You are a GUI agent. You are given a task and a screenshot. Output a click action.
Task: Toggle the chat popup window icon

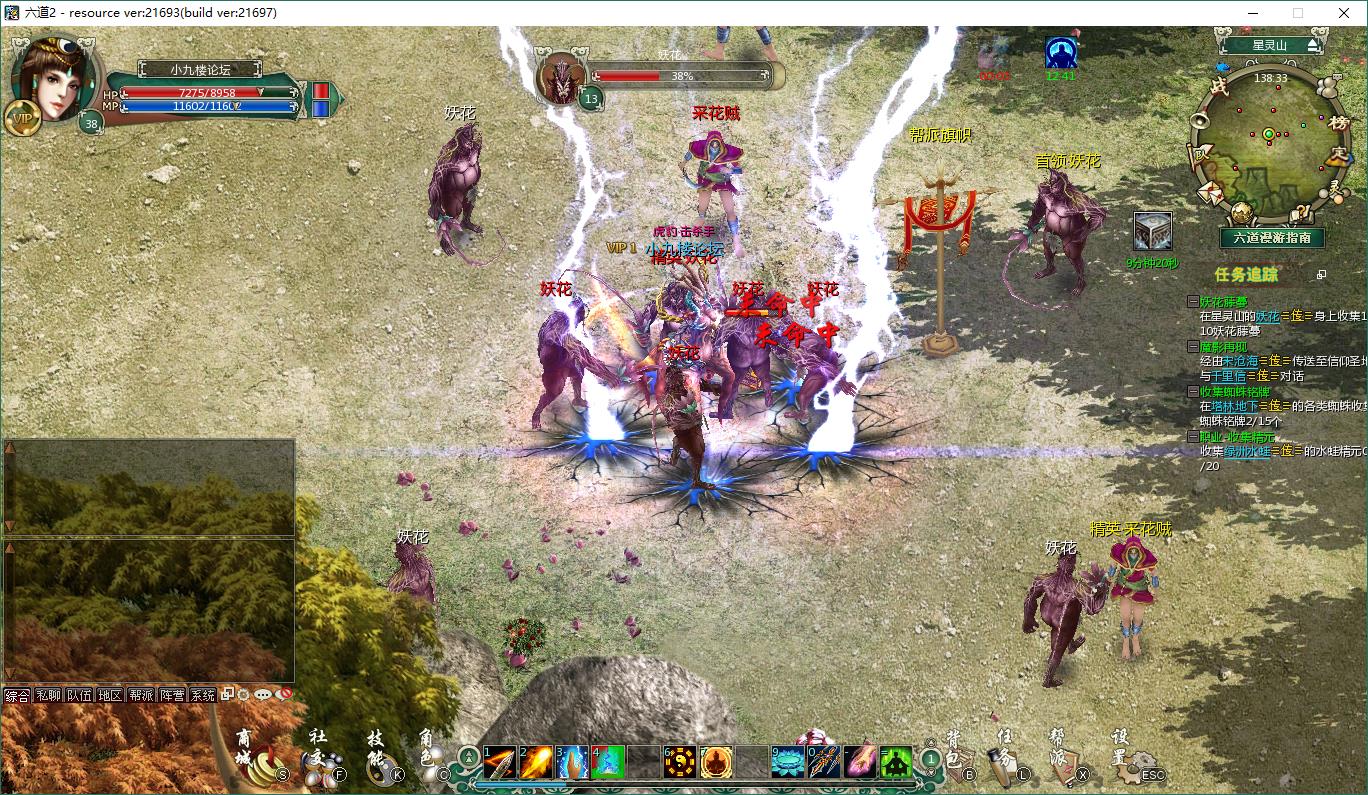(x=227, y=693)
